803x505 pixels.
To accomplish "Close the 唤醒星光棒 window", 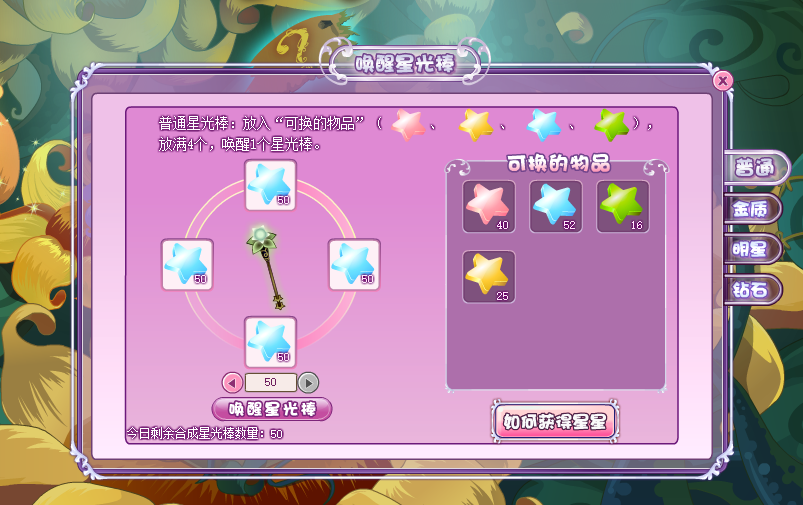I will point(722,80).
